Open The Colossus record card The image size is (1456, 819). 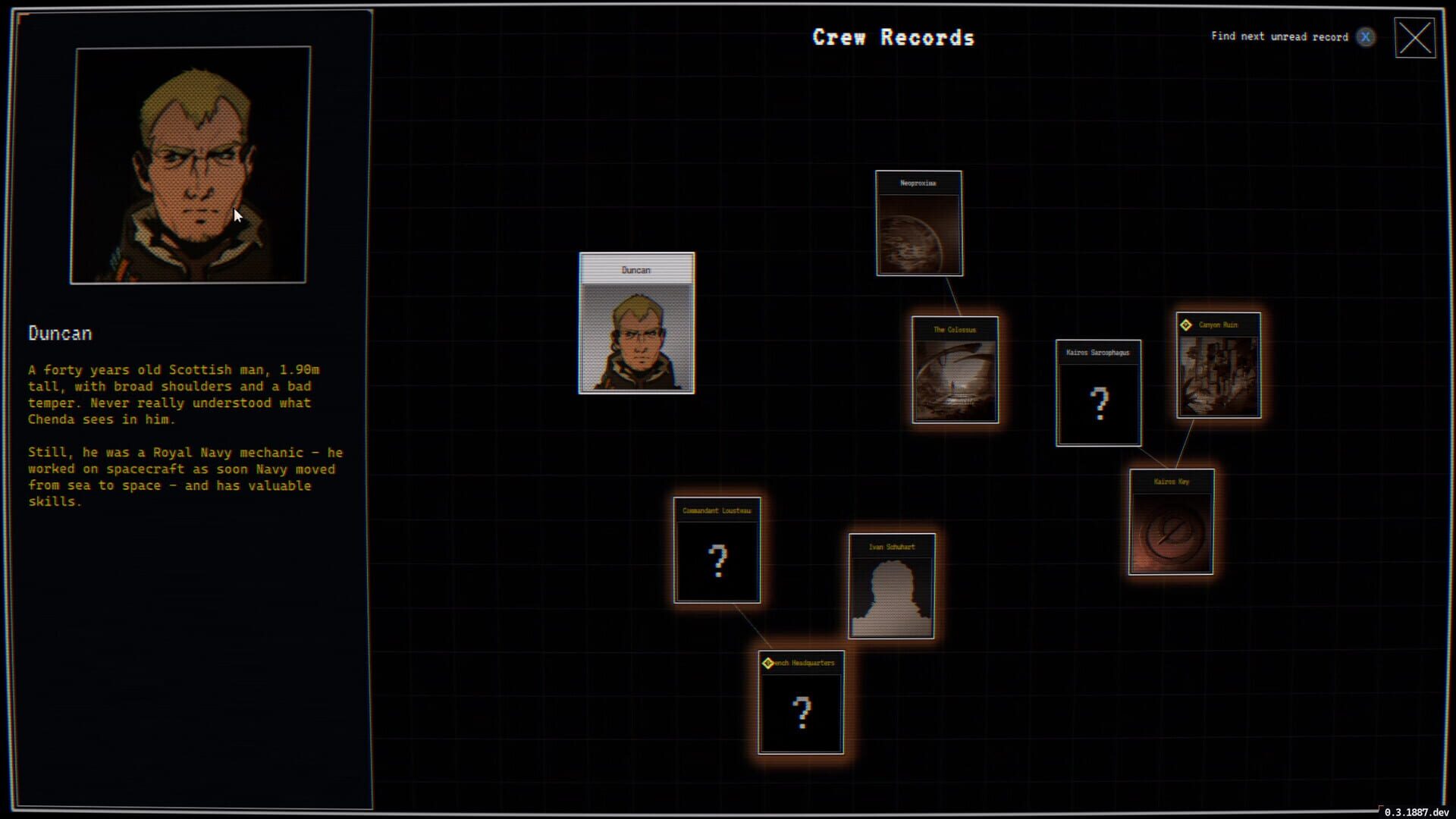point(954,370)
